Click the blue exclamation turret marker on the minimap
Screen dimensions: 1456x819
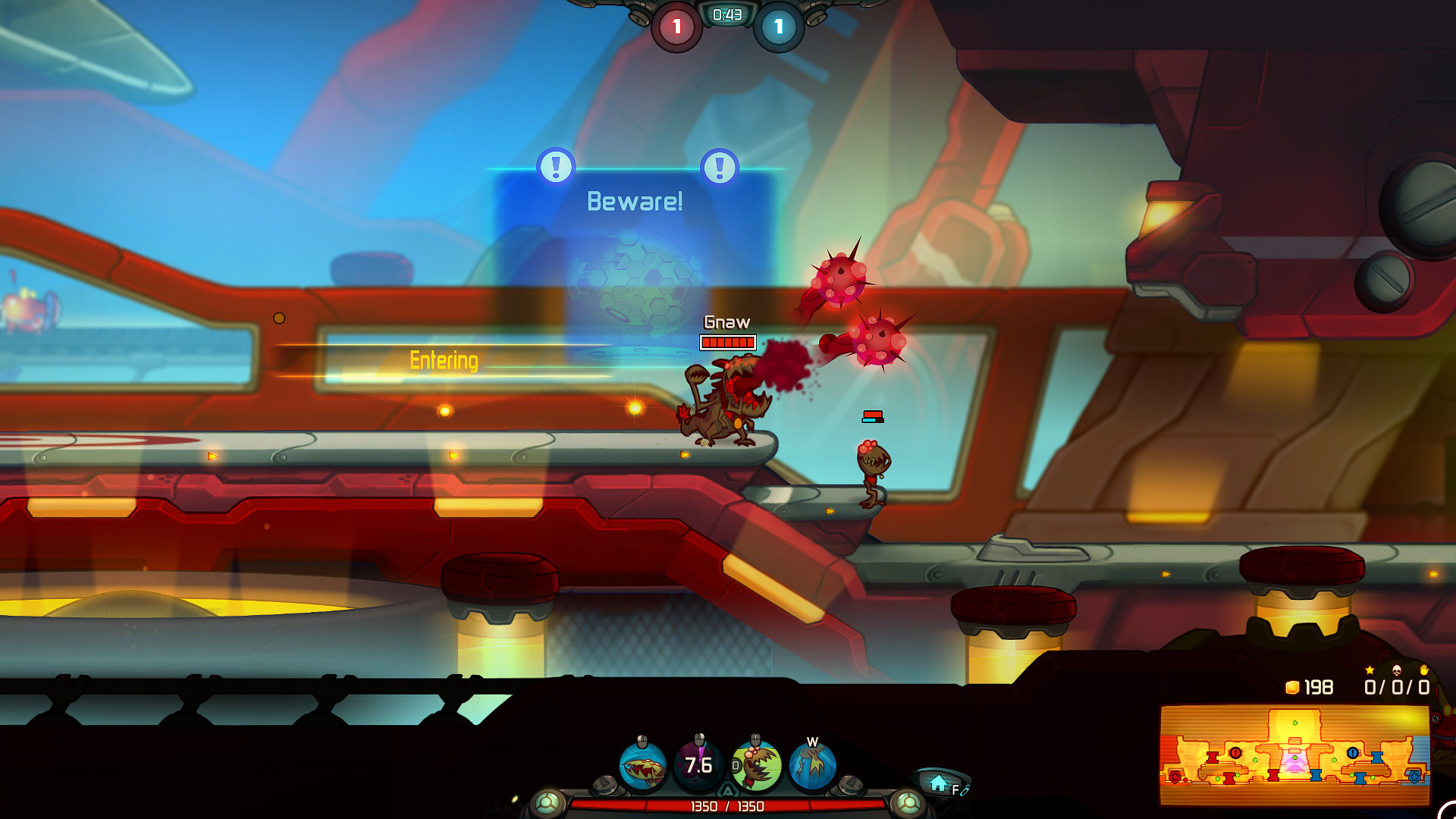point(1353,752)
